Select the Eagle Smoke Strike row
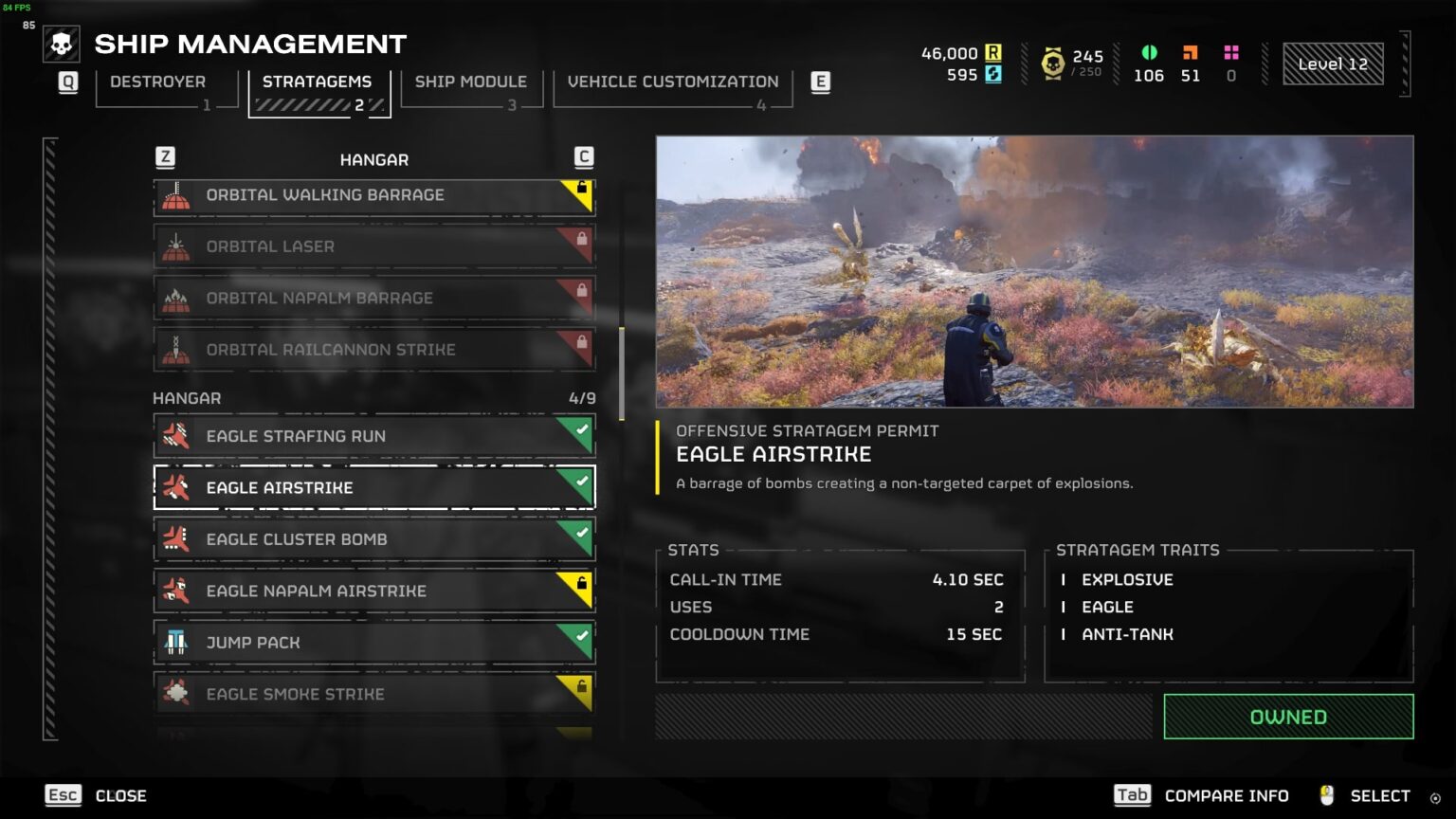This screenshot has height=819, width=1456. [x=373, y=694]
